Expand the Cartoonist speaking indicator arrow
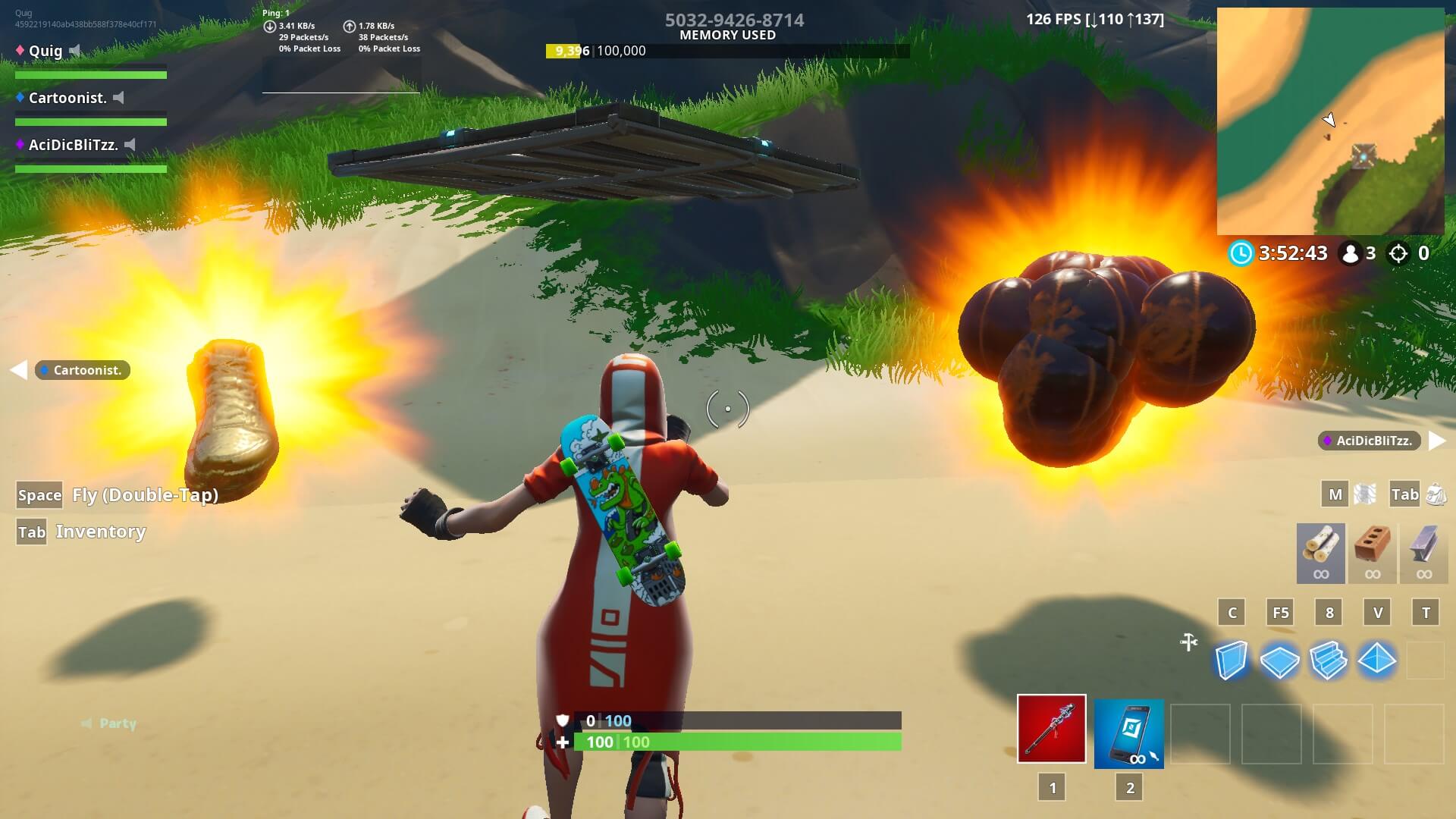 pos(17,370)
